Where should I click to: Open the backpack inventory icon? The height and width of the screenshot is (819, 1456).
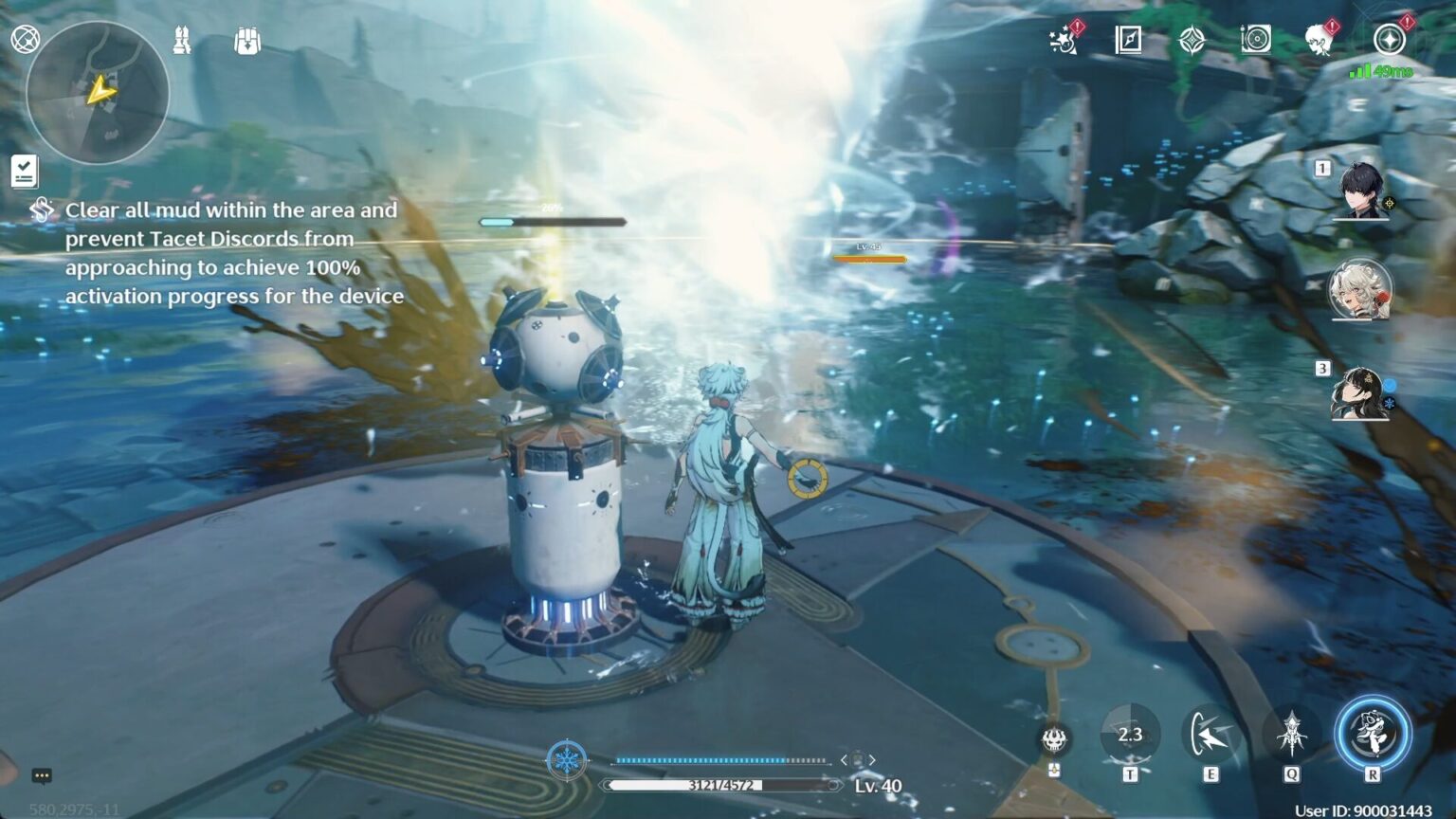pos(246,38)
